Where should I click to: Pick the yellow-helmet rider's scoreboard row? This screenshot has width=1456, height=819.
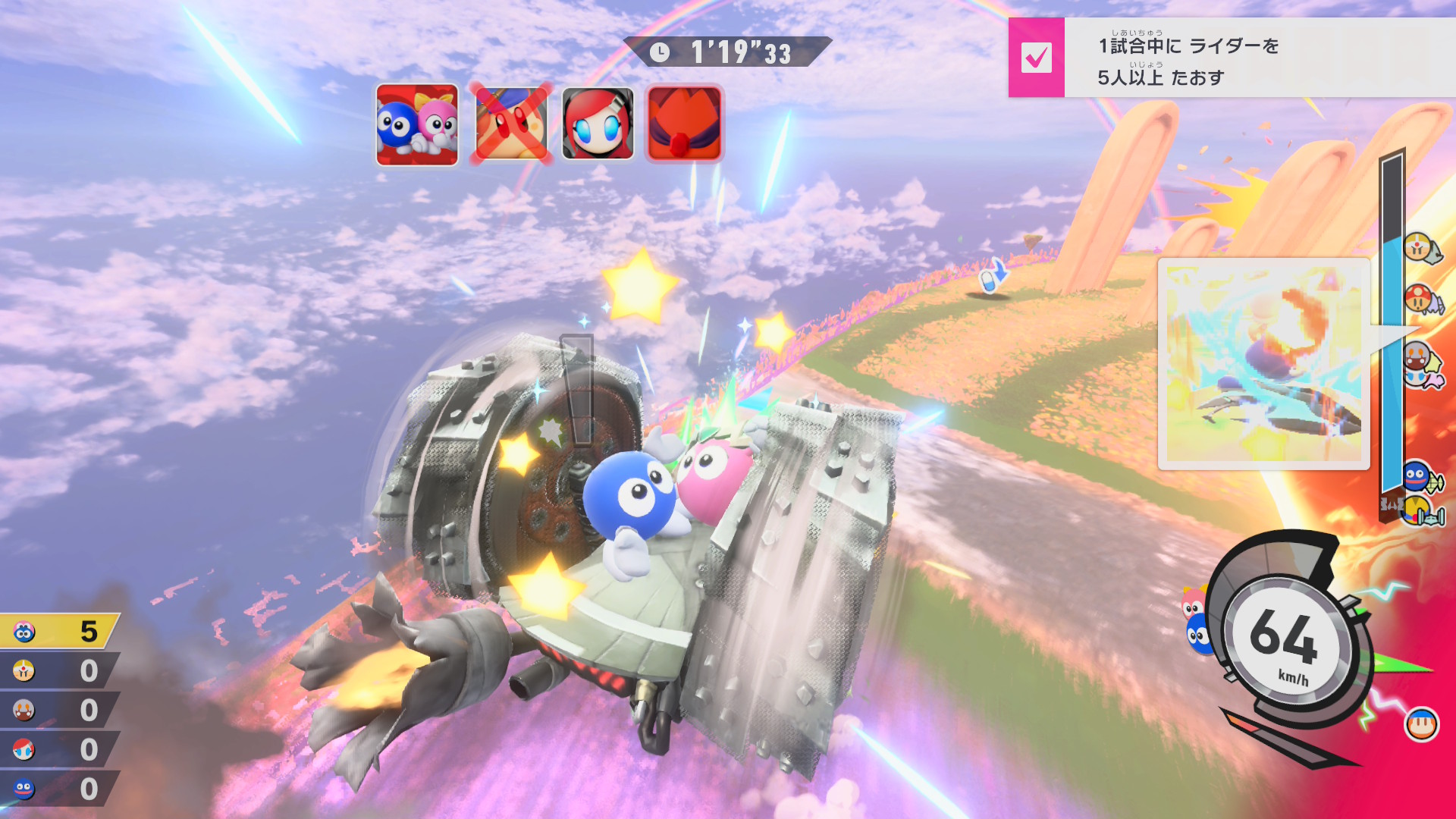pyautogui.click(x=59, y=671)
